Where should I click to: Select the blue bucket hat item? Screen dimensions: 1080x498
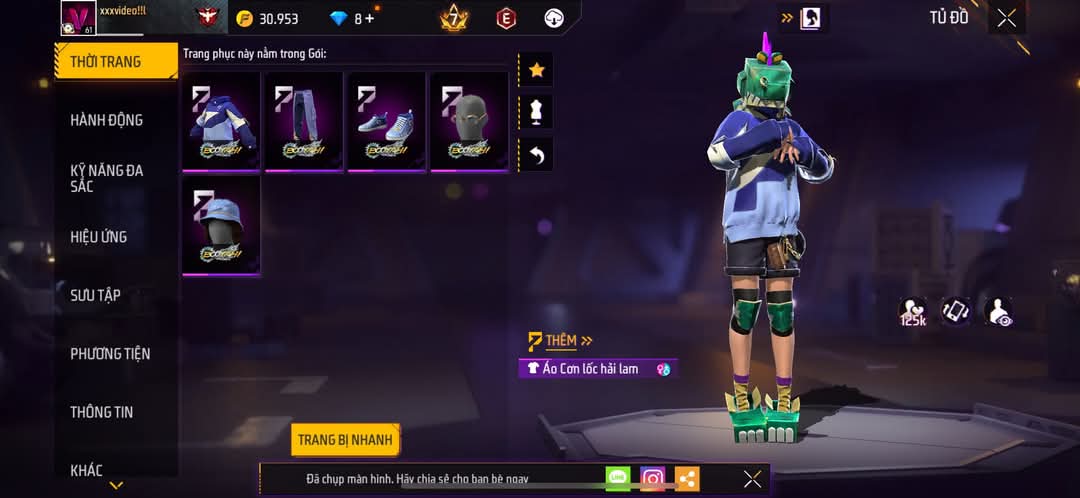[221, 226]
